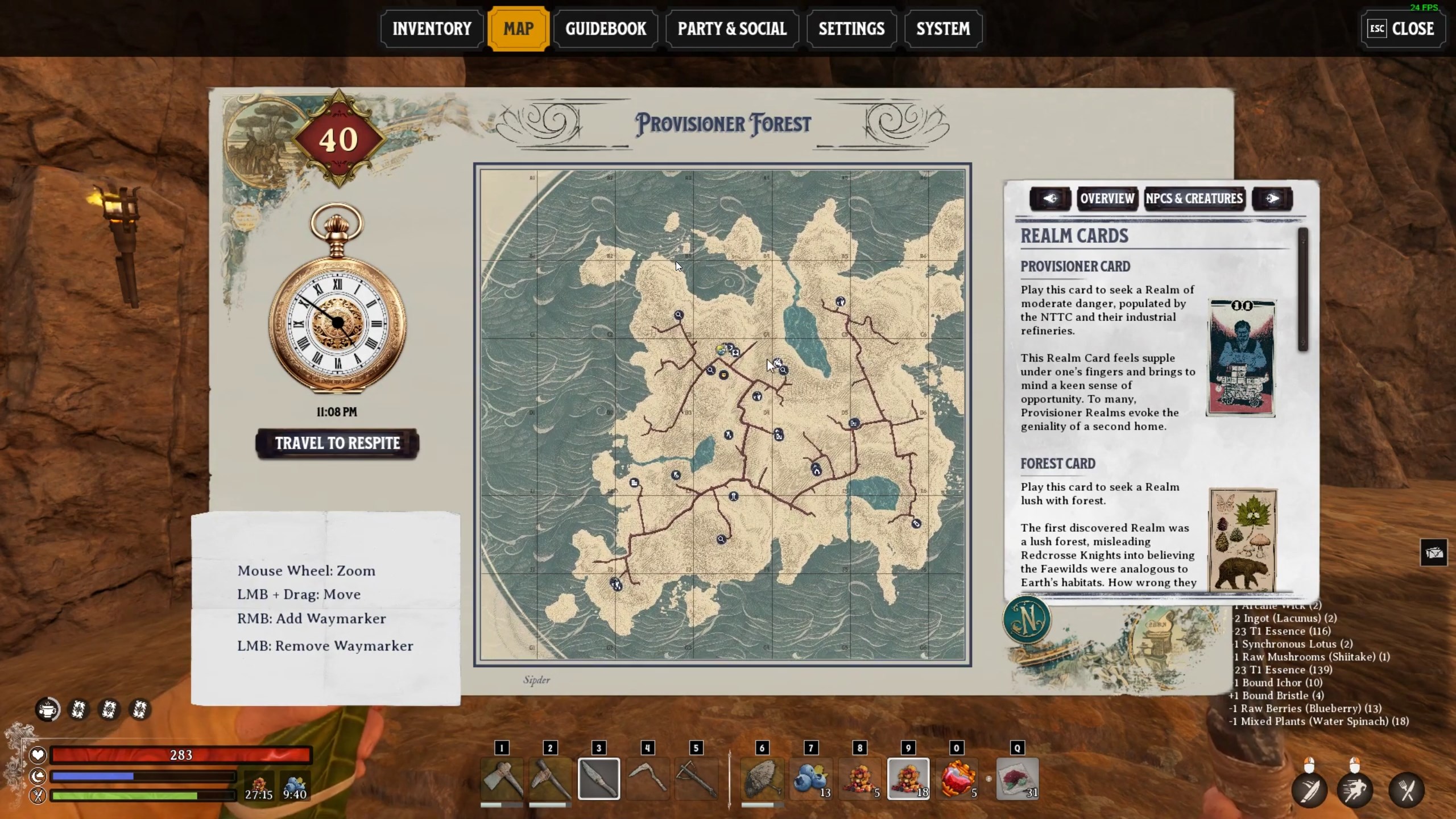Open Party & Social tab
The width and height of the screenshot is (1456, 819).
pos(732,29)
